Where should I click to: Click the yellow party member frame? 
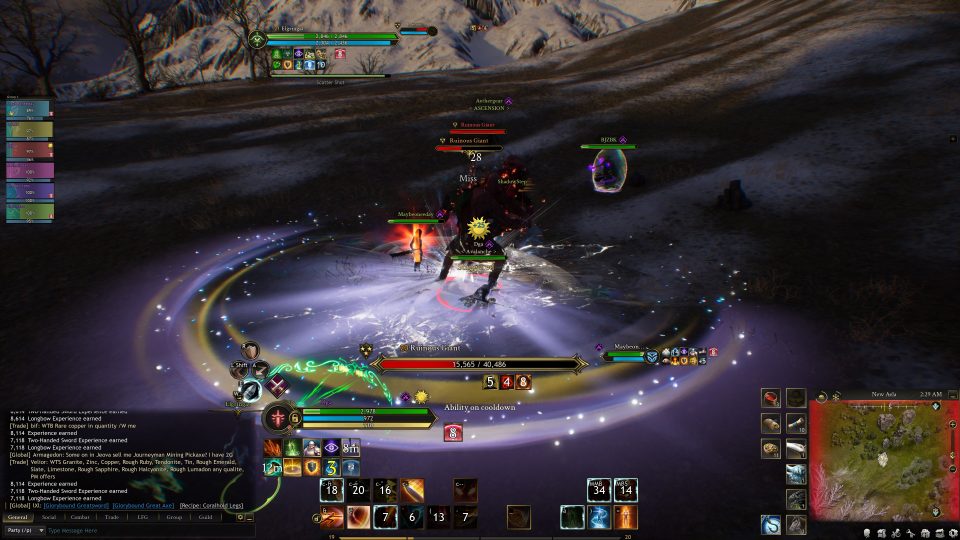coord(29,130)
